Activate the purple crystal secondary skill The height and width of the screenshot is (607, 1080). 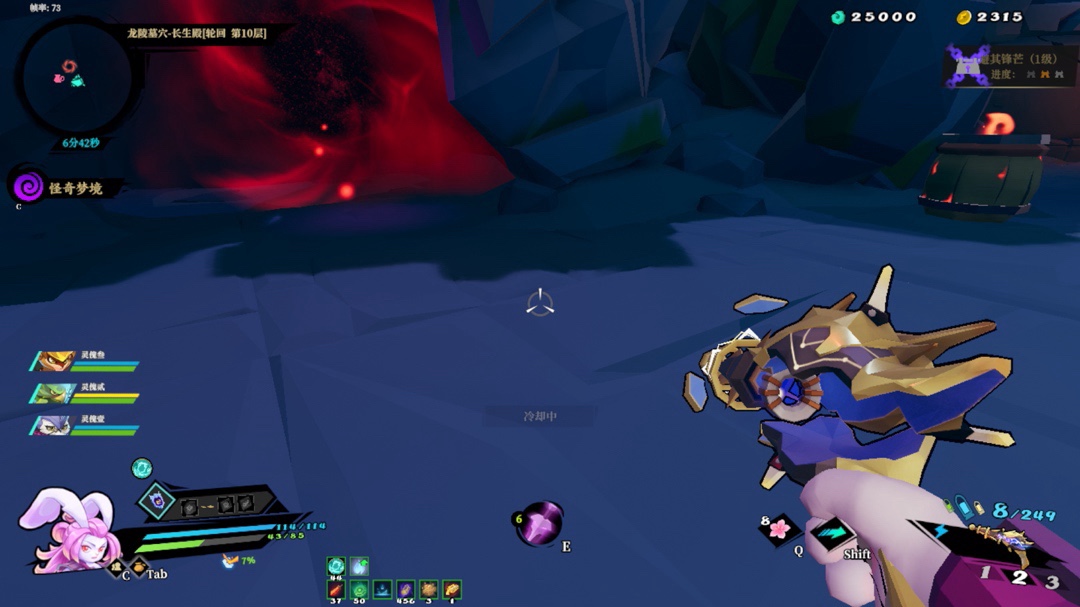pos(541,523)
